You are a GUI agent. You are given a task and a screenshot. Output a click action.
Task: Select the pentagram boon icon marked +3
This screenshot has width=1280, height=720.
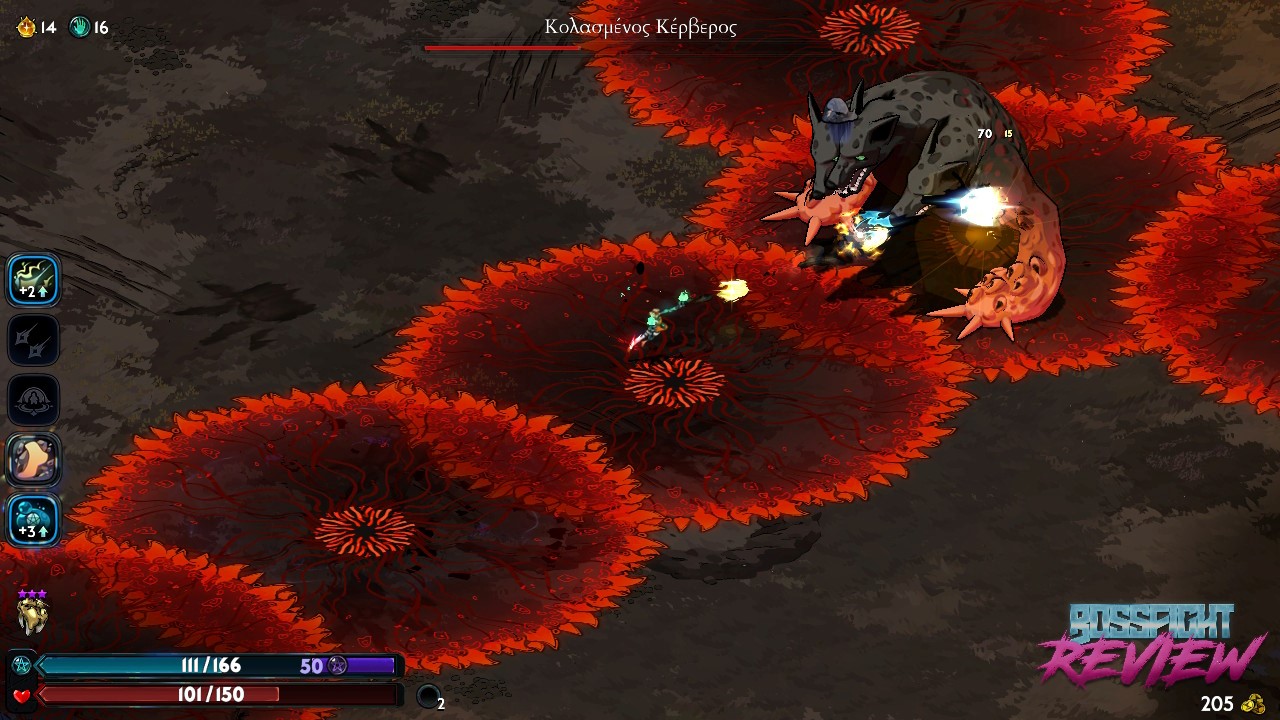[x=34, y=520]
